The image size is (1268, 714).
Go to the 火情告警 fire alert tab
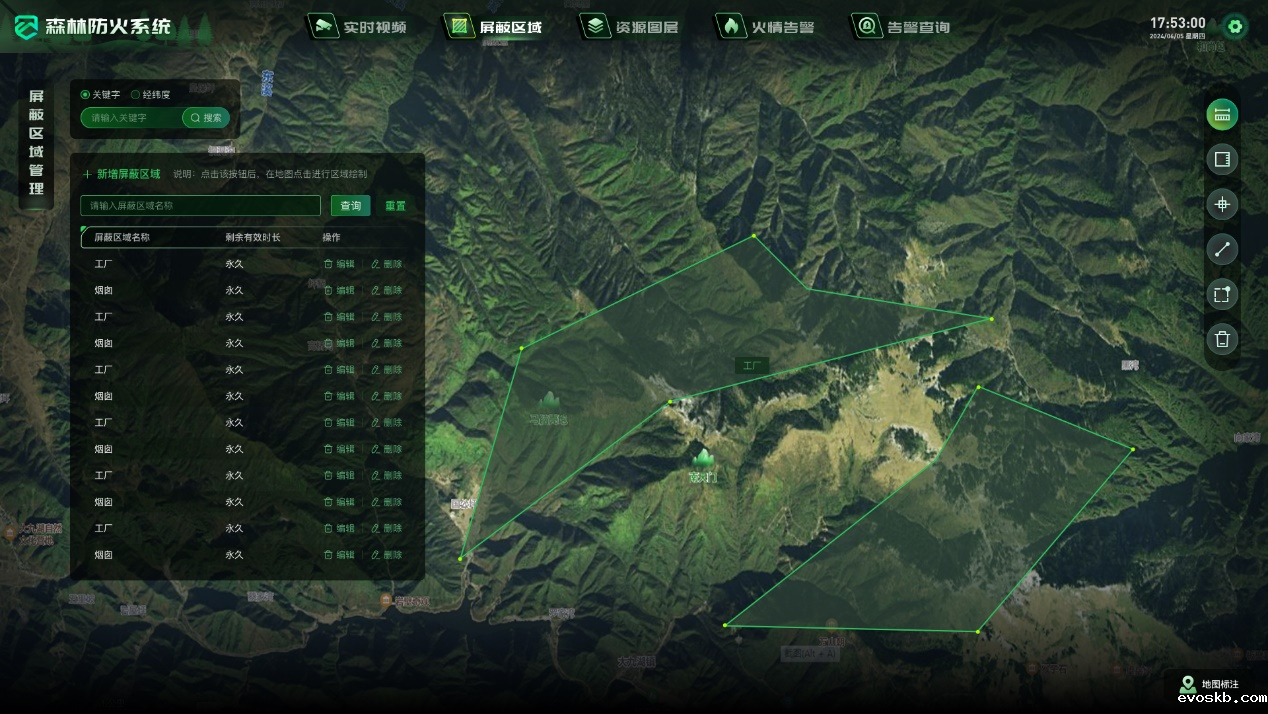[x=767, y=27]
